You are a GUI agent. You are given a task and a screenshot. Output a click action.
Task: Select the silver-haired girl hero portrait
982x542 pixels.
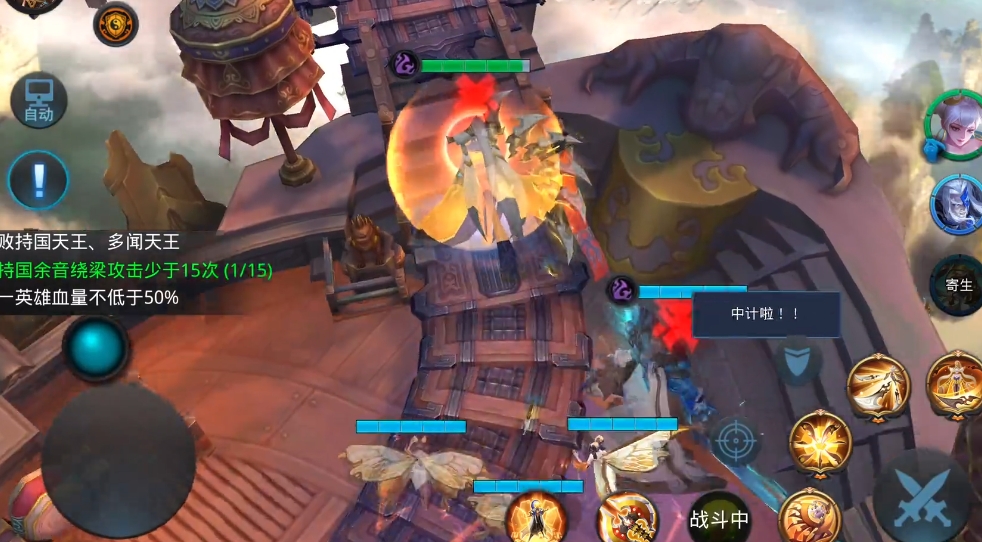[951, 127]
